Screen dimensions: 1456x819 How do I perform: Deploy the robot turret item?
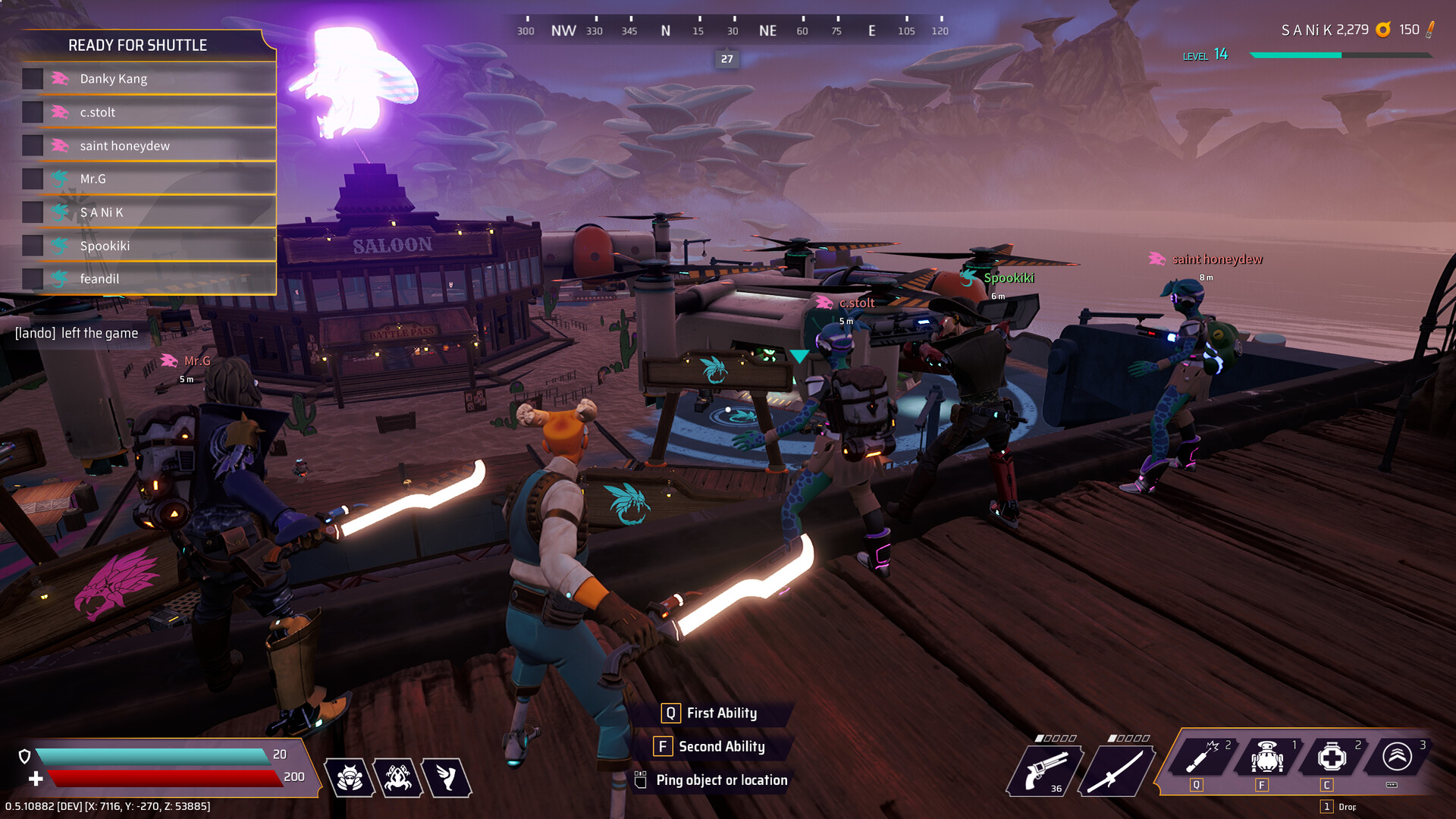click(1267, 757)
